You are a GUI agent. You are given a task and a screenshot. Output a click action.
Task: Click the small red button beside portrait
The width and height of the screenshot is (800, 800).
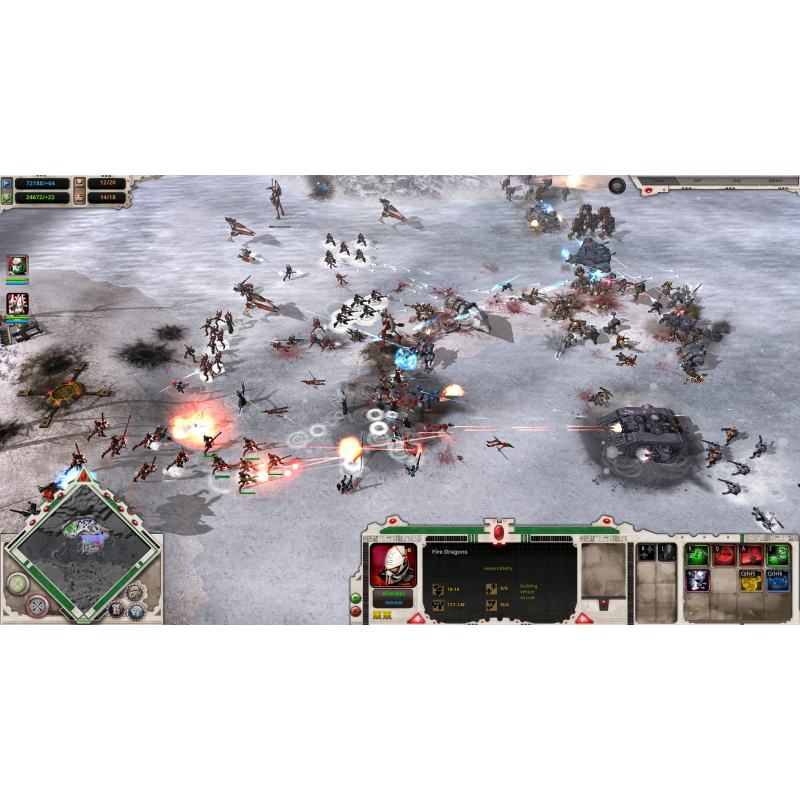click(x=357, y=610)
